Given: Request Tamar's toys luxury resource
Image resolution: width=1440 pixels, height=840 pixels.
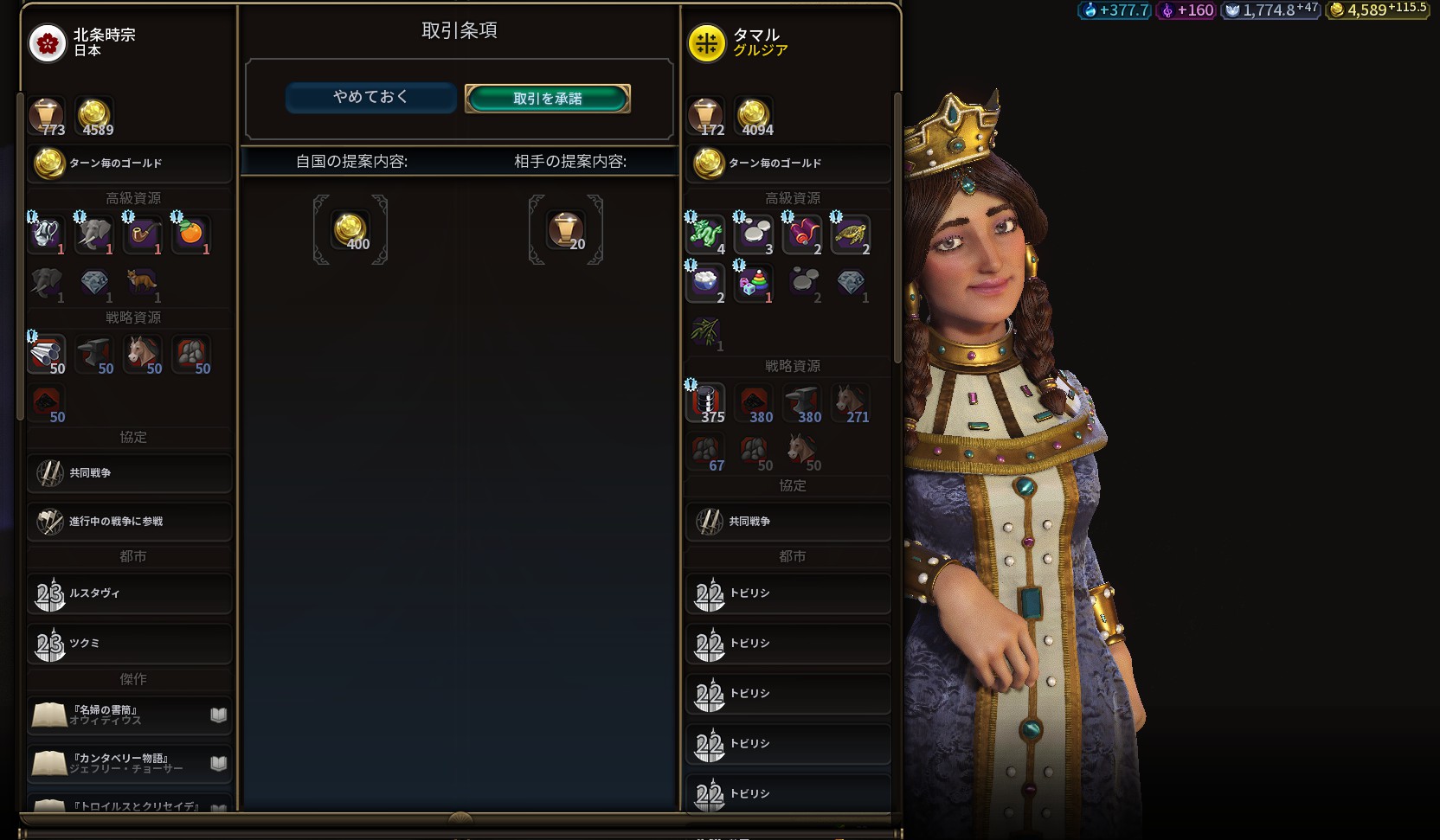Looking at the screenshot, I should point(755,282).
